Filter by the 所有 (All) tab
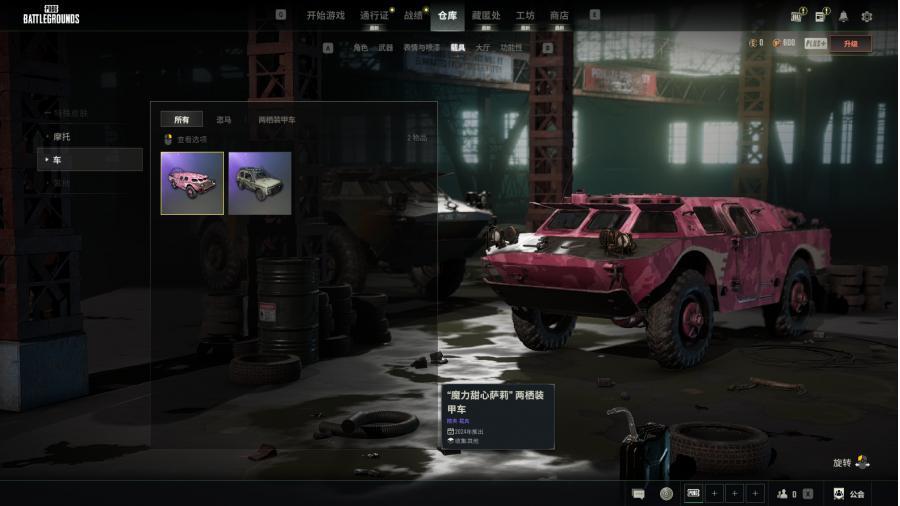Viewport: 900px width, 506px height. tap(182, 120)
